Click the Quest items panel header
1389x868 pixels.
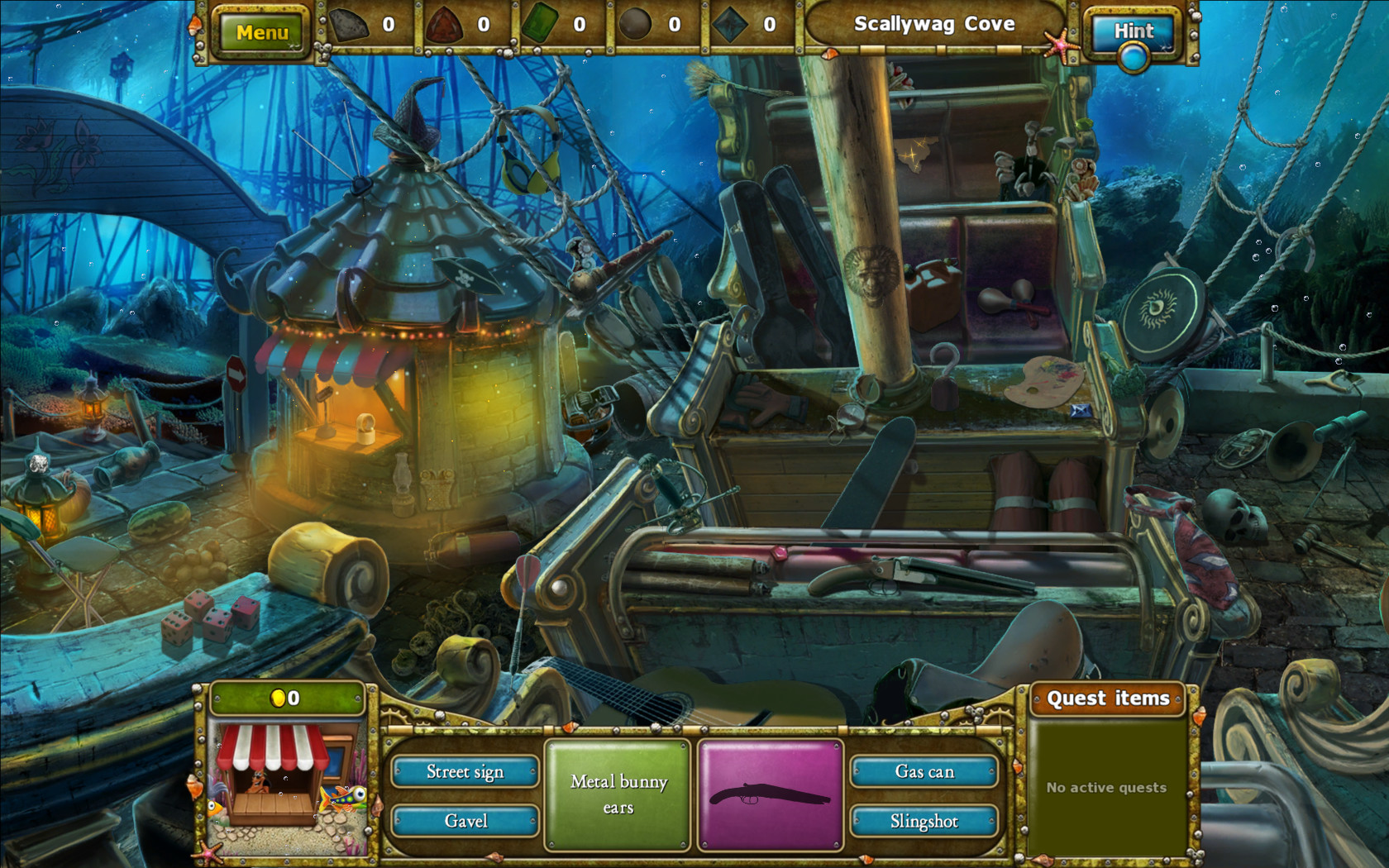coord(1110,699)
